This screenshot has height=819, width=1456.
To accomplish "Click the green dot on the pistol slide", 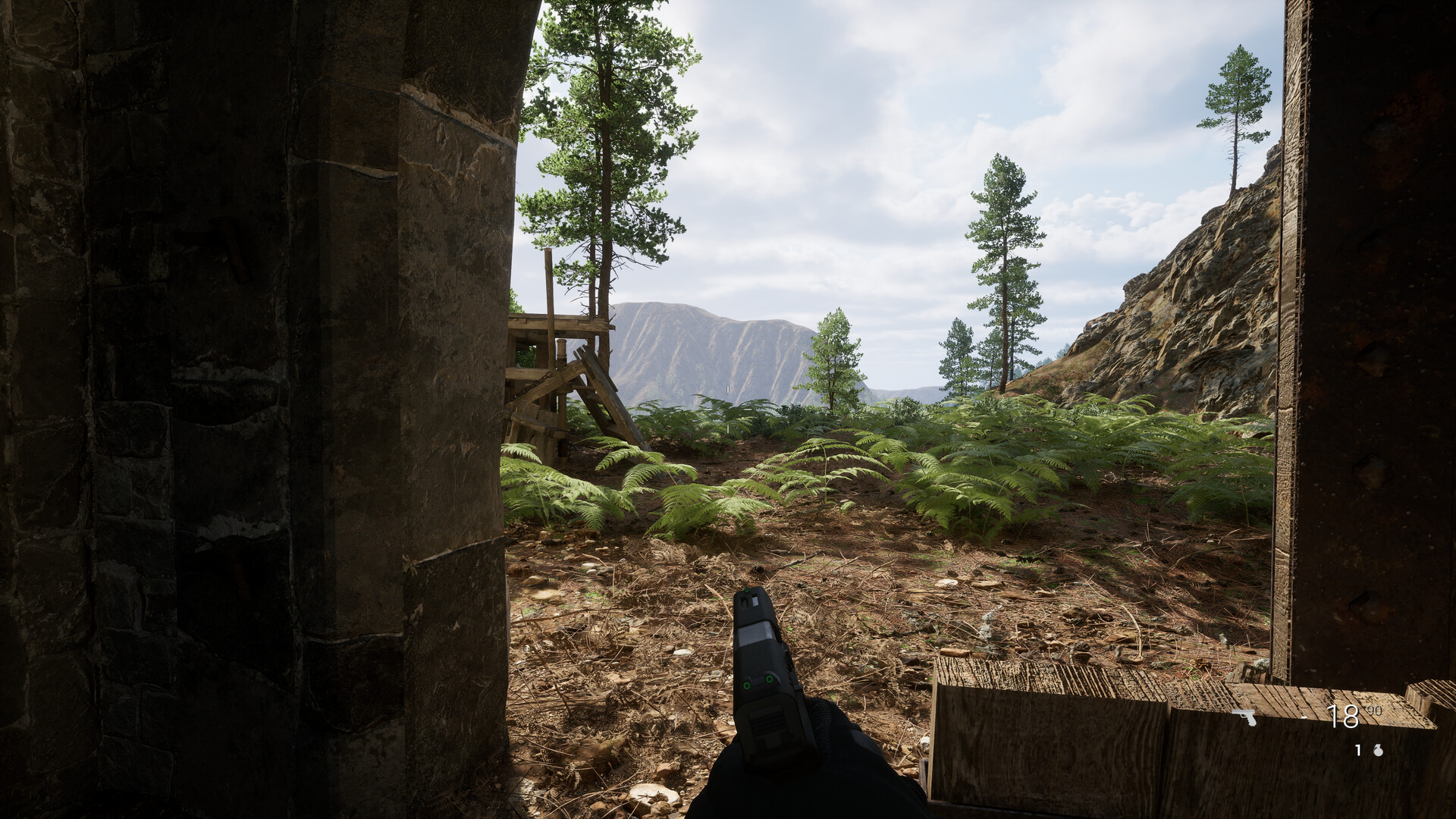I will tap(769, 679).
